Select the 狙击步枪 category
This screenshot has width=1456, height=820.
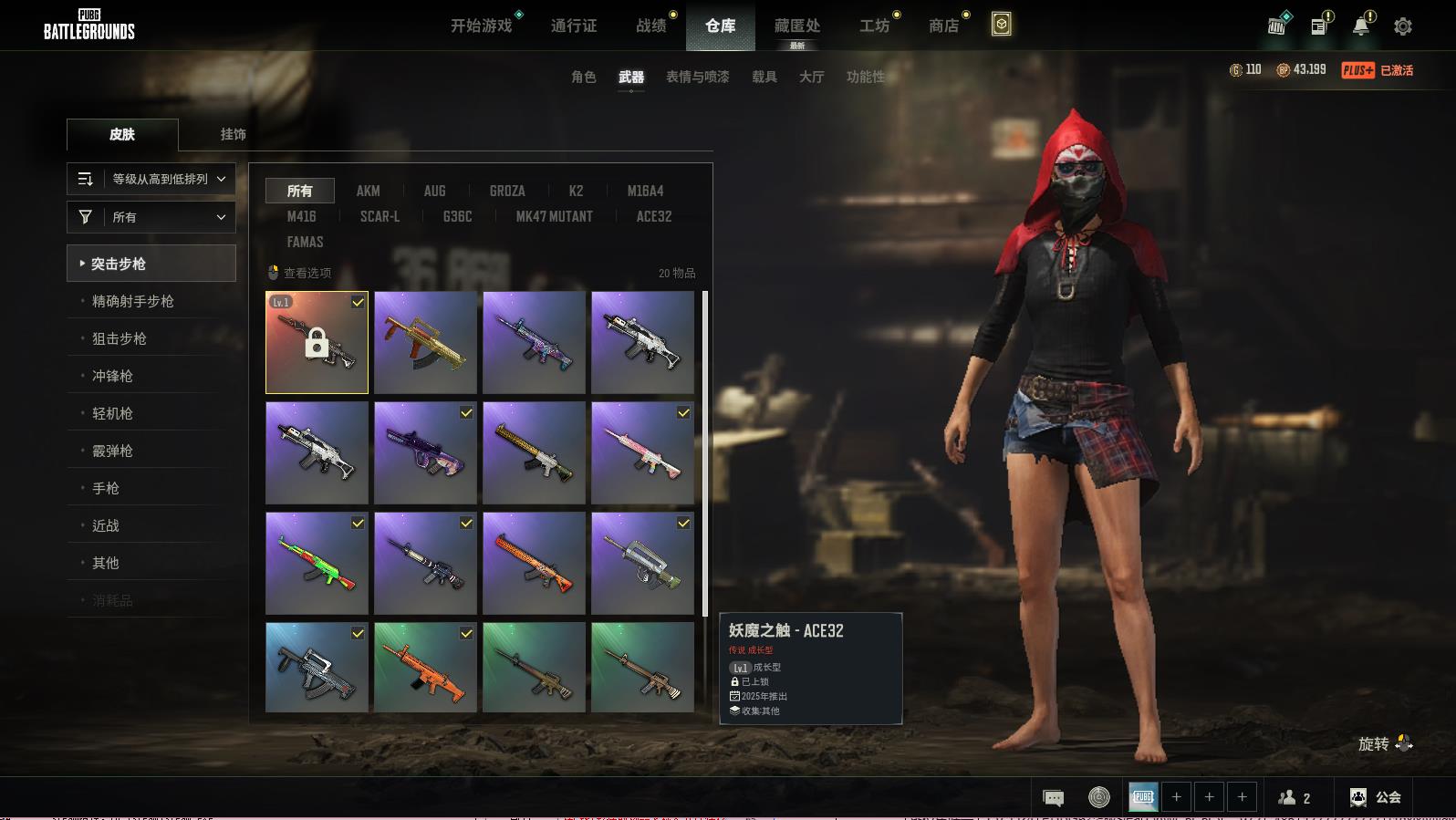tap(119, 338)
